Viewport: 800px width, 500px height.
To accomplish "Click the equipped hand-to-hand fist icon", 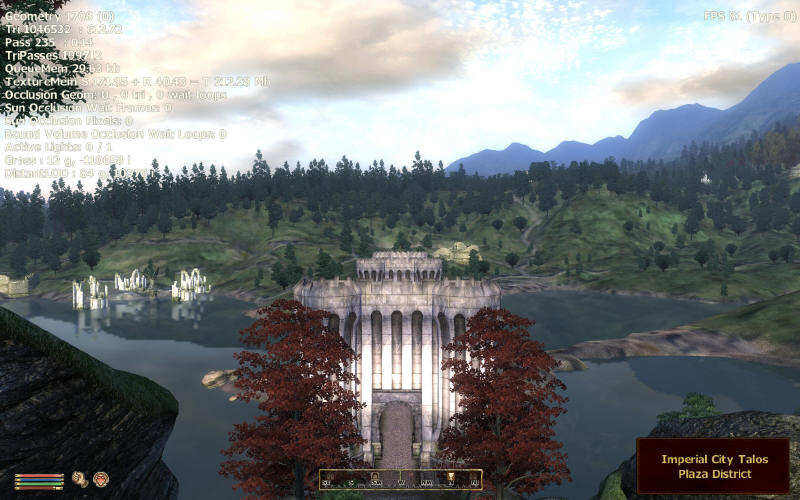I will [79, 480].
